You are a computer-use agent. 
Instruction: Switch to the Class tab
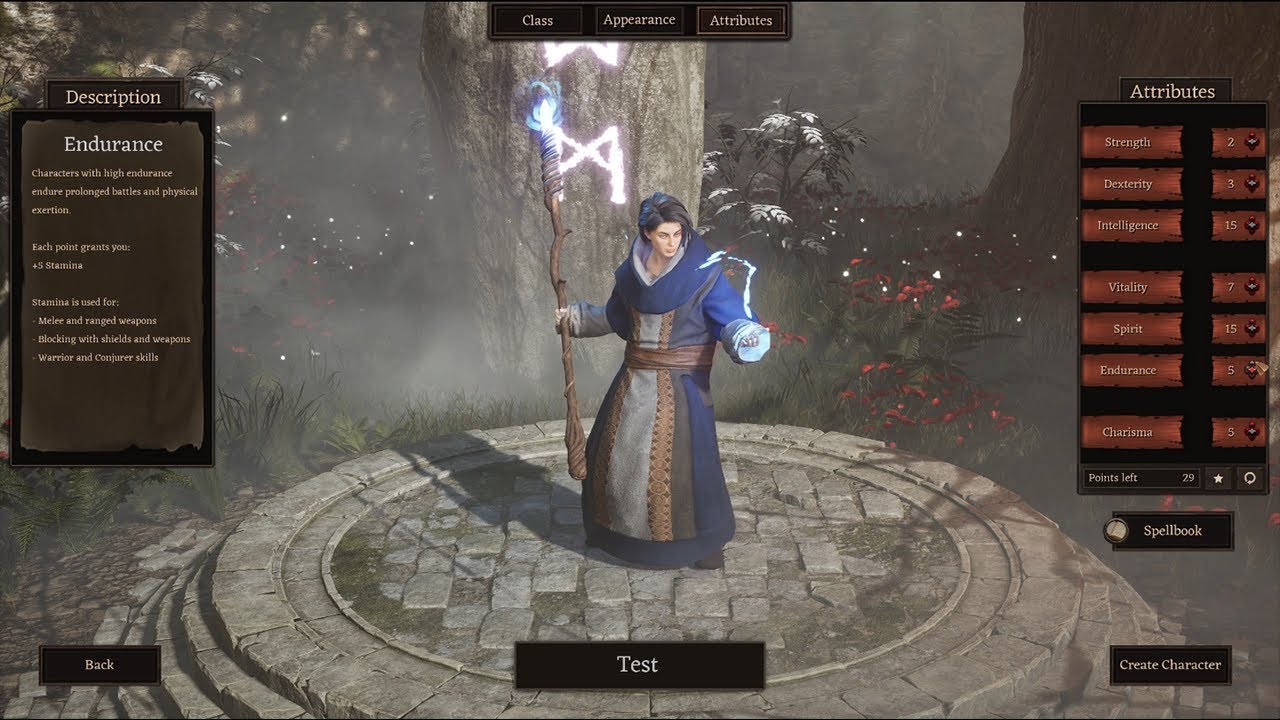click(x=537, y=20)
